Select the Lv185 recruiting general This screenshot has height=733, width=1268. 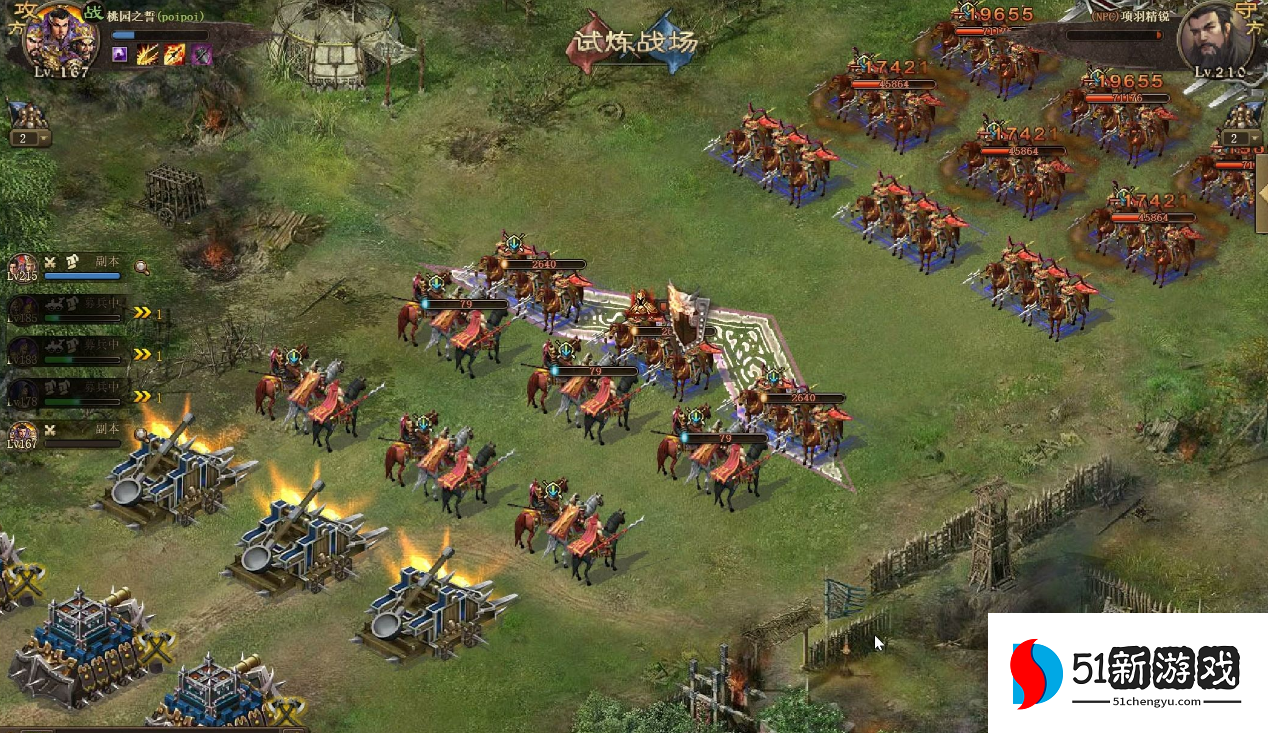point(68,309)
